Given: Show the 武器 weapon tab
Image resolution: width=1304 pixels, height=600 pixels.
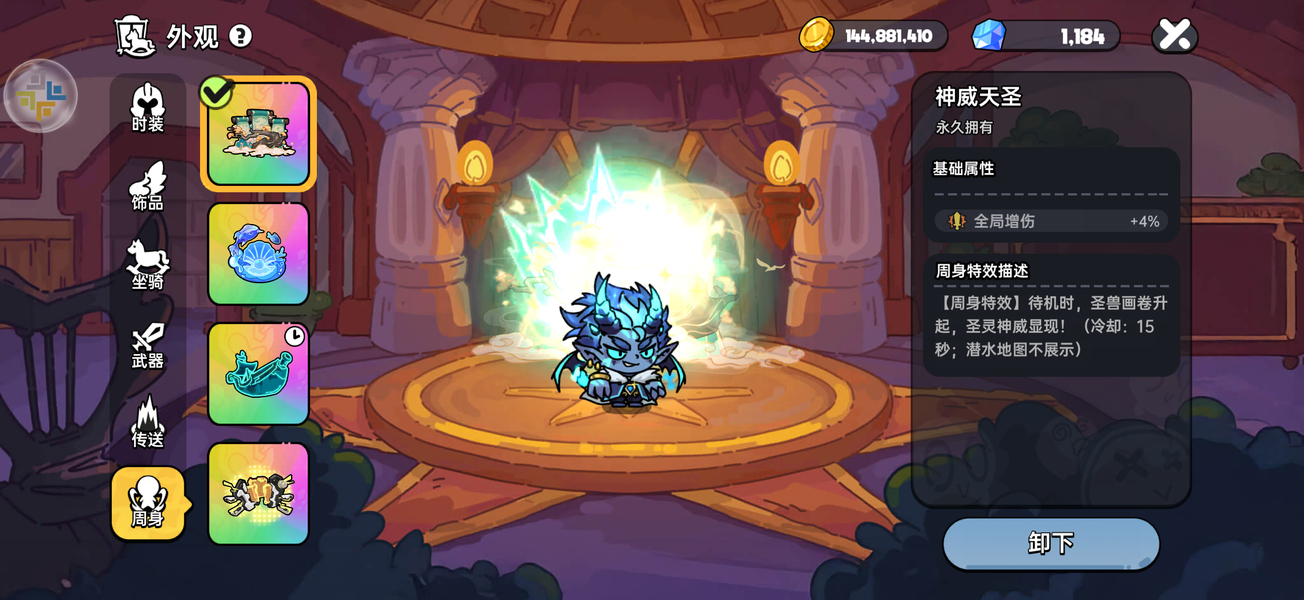Looking at the screenshot, I should pos(148,345).
